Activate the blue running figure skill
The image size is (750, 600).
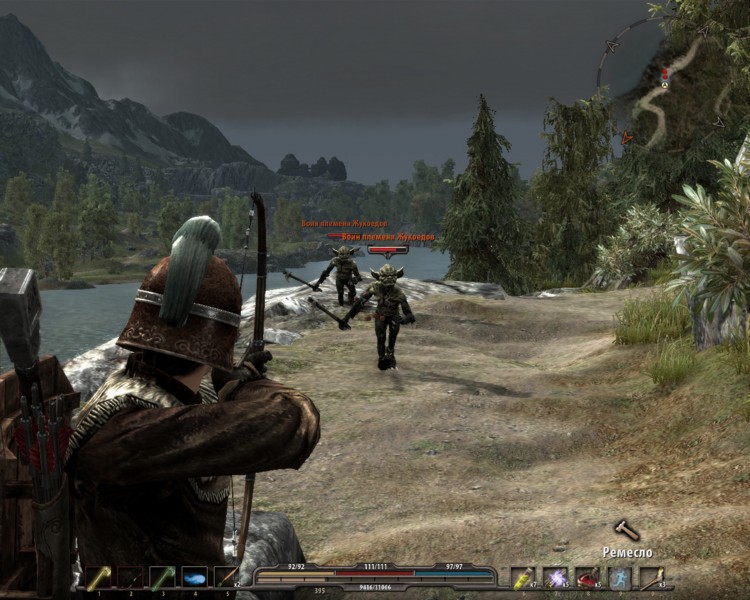tap(619, 577)
